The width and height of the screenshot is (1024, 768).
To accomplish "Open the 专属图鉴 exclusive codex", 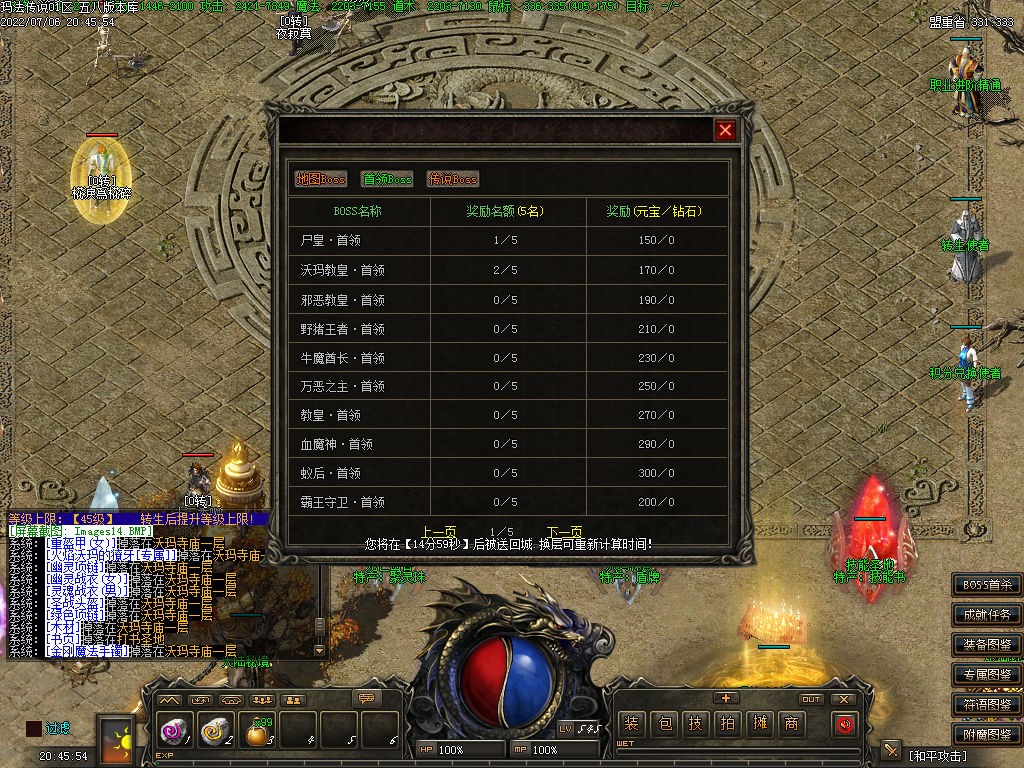I will click(x=987, y=674).
